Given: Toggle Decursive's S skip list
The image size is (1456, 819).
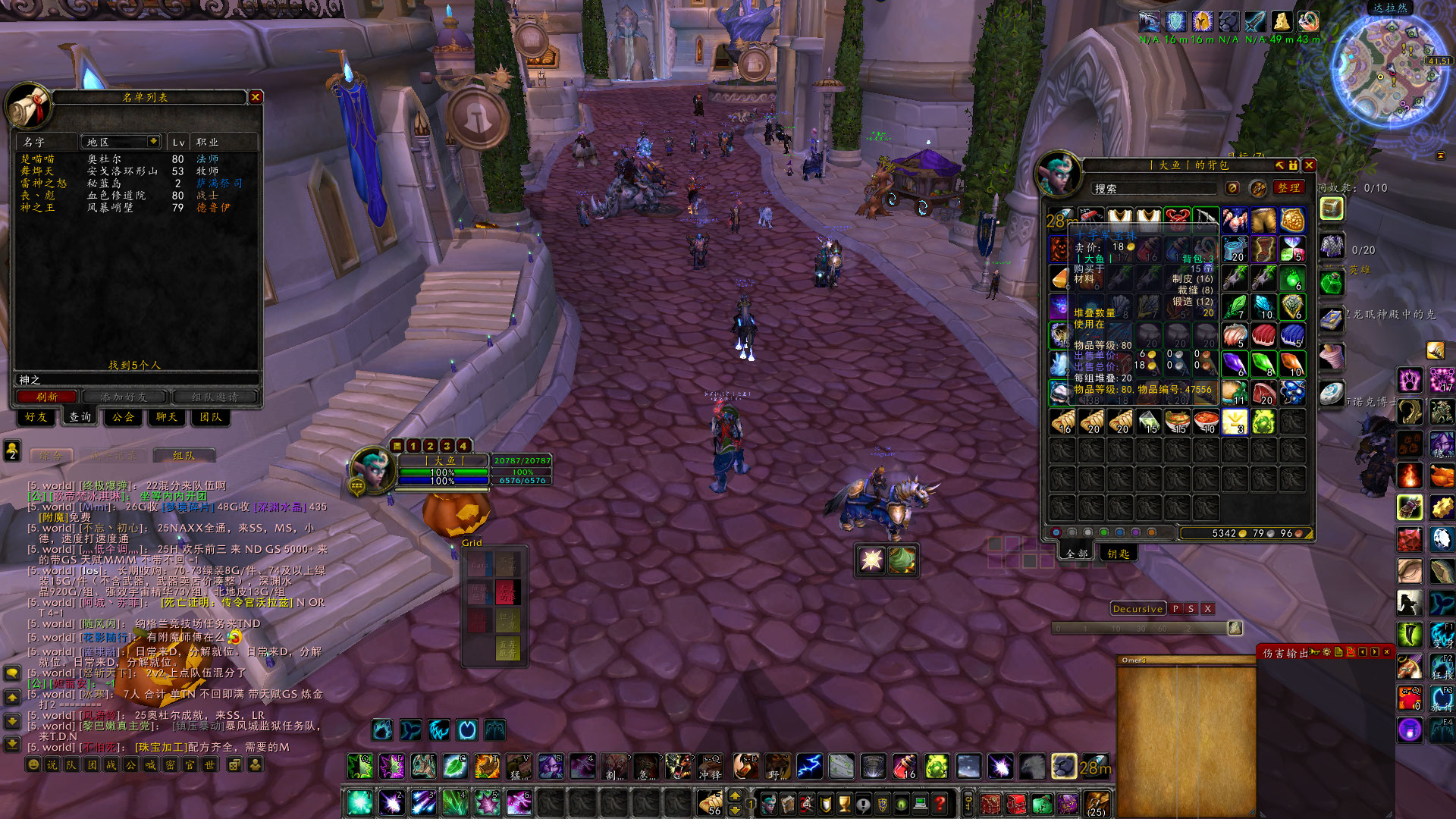Looking at the screenshot, I should tap(1191, 609).
